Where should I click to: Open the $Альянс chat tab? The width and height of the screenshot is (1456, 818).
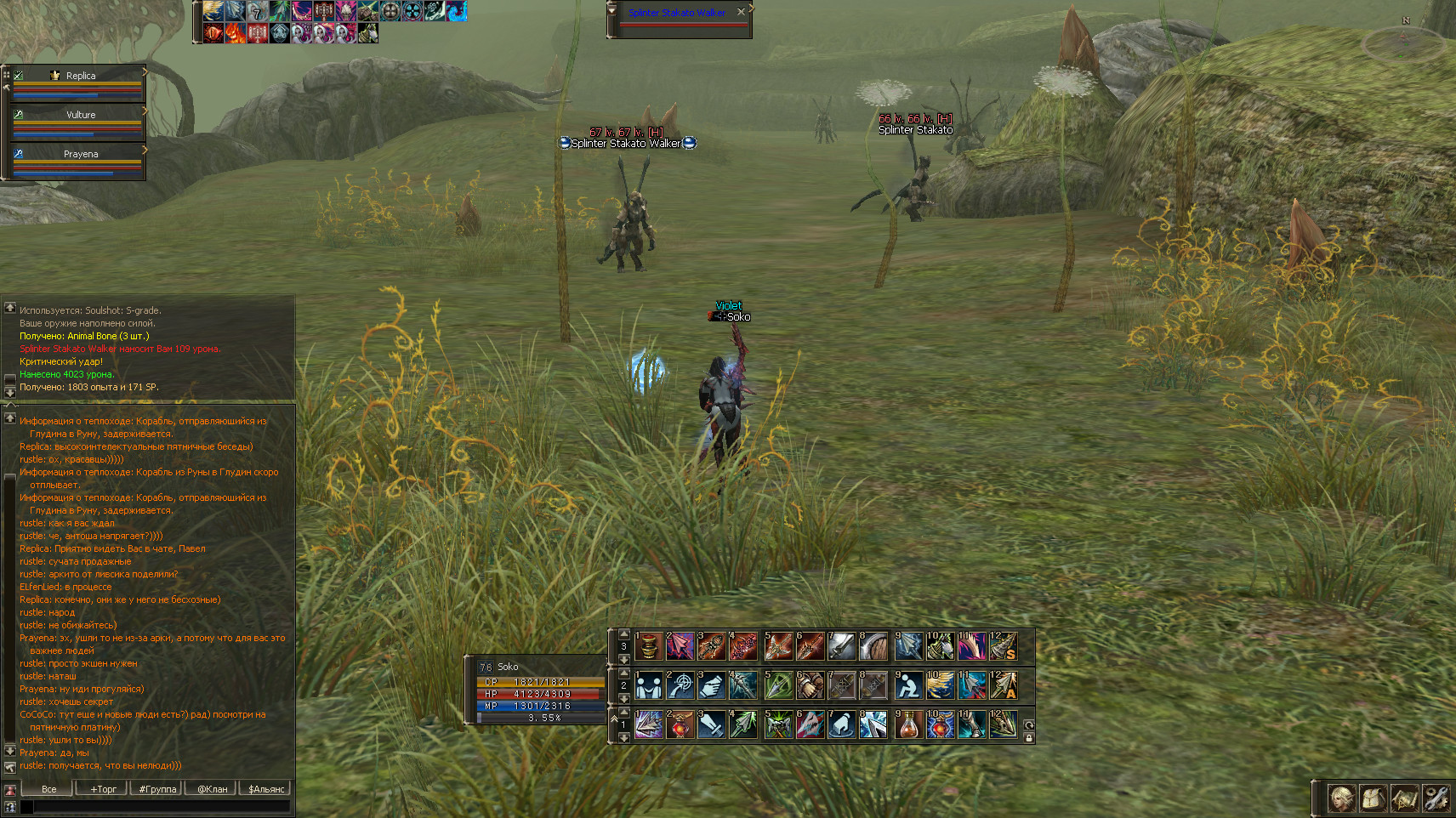[265, 789]
